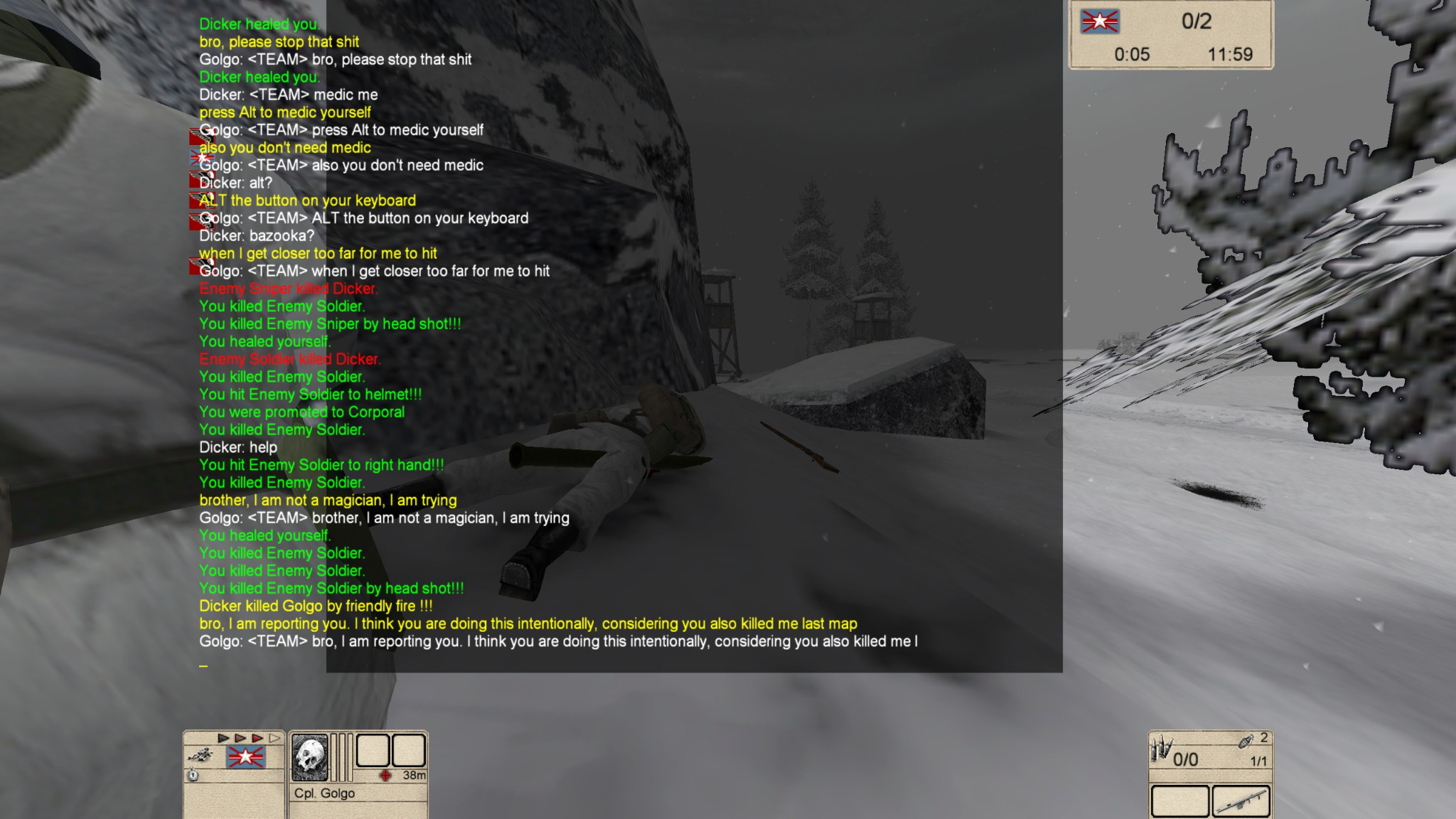This screenshot has height=819, width=1456.
Task: Click the chat input line cursor
Action: click(x=203, y=665)
